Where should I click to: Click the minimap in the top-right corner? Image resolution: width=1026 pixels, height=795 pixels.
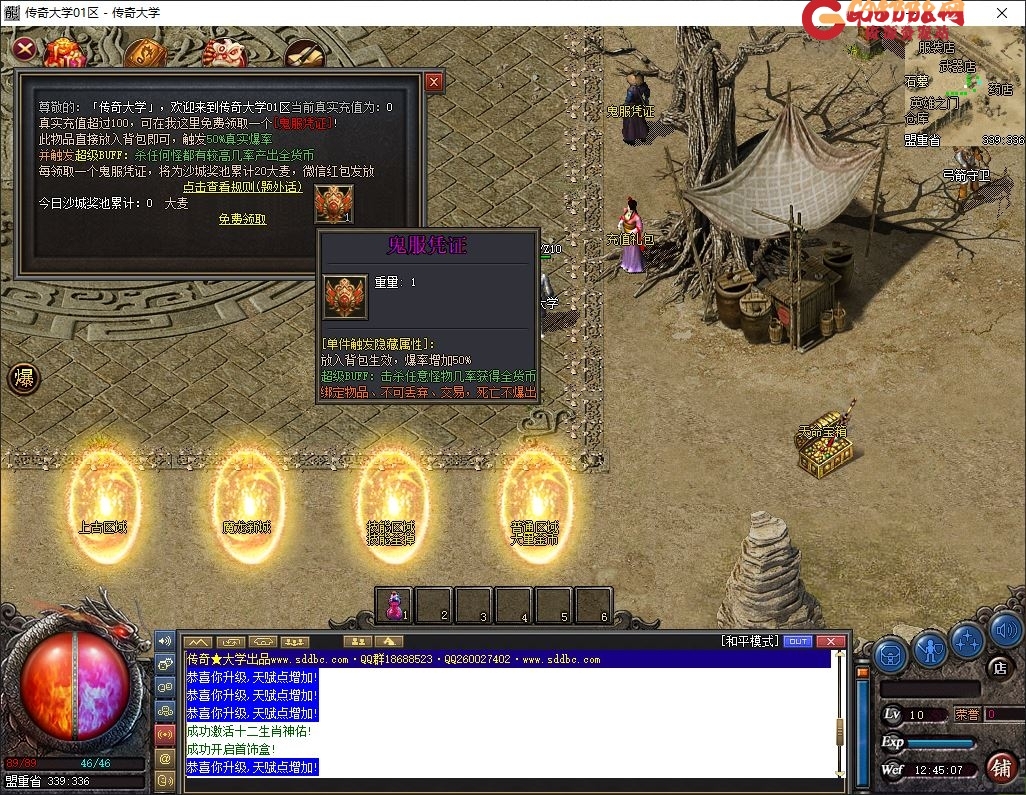[962, 88]
